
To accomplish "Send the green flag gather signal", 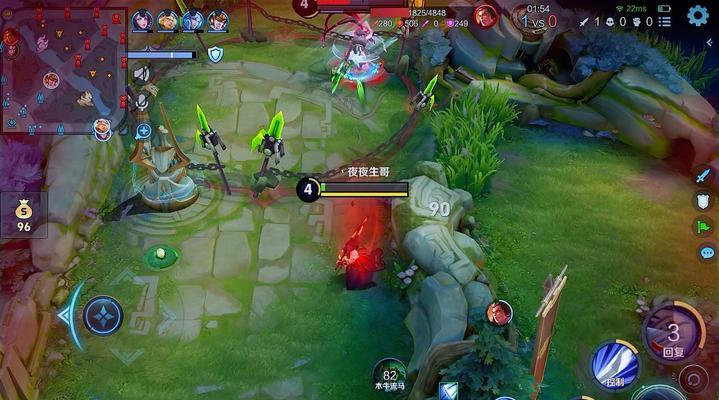I will click(x=704, y=227).
